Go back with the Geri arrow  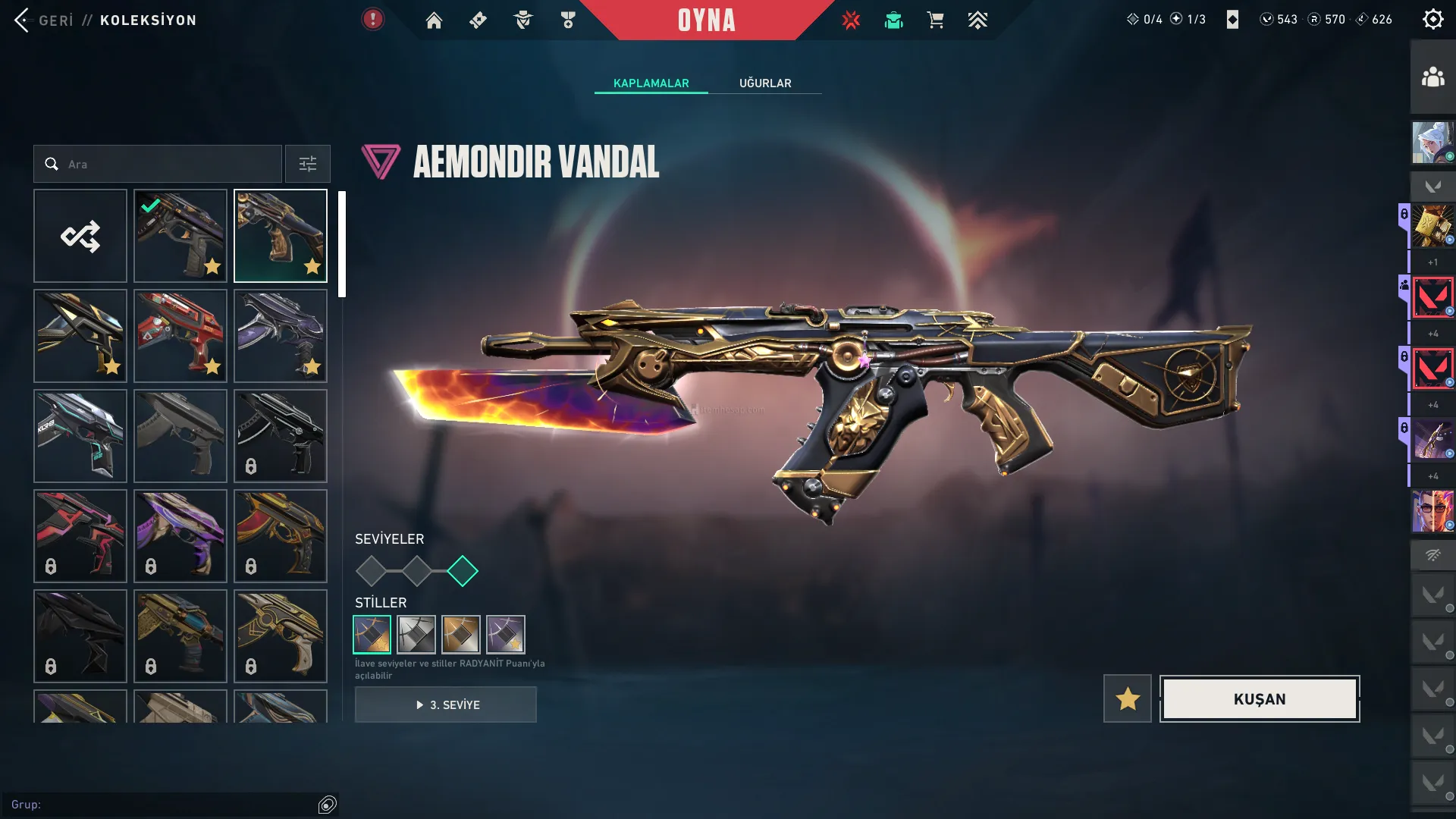(23, 20)
